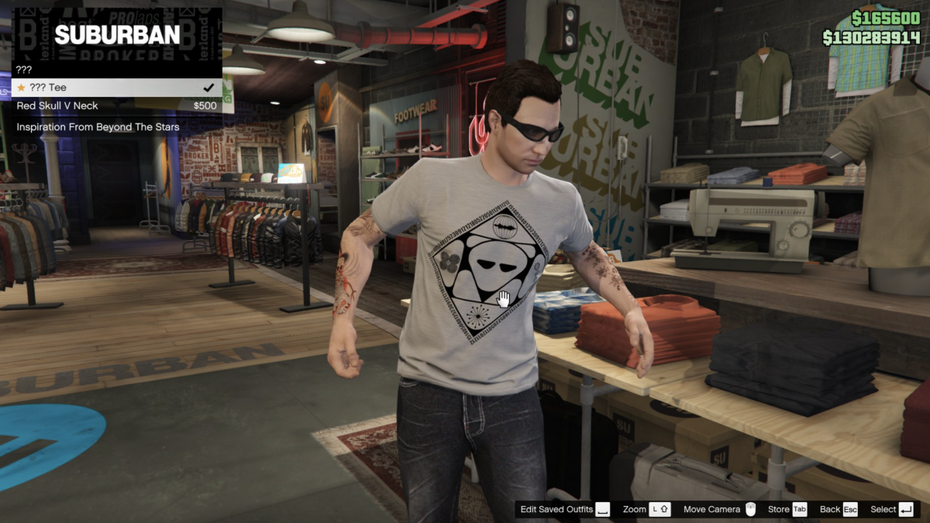The width and height of the screenshot is (930, 523).
Task: Pick the Inspiration From Beyond The Stars shirt
Action: tap(115, 127)
